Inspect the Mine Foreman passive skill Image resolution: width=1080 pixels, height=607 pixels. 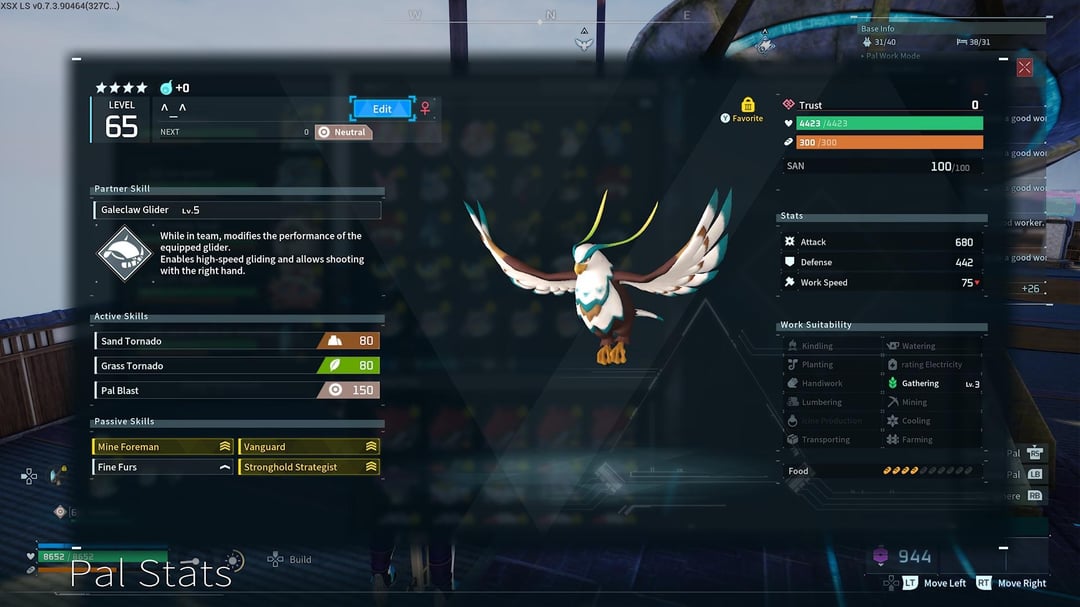click(x=163, y=447)
